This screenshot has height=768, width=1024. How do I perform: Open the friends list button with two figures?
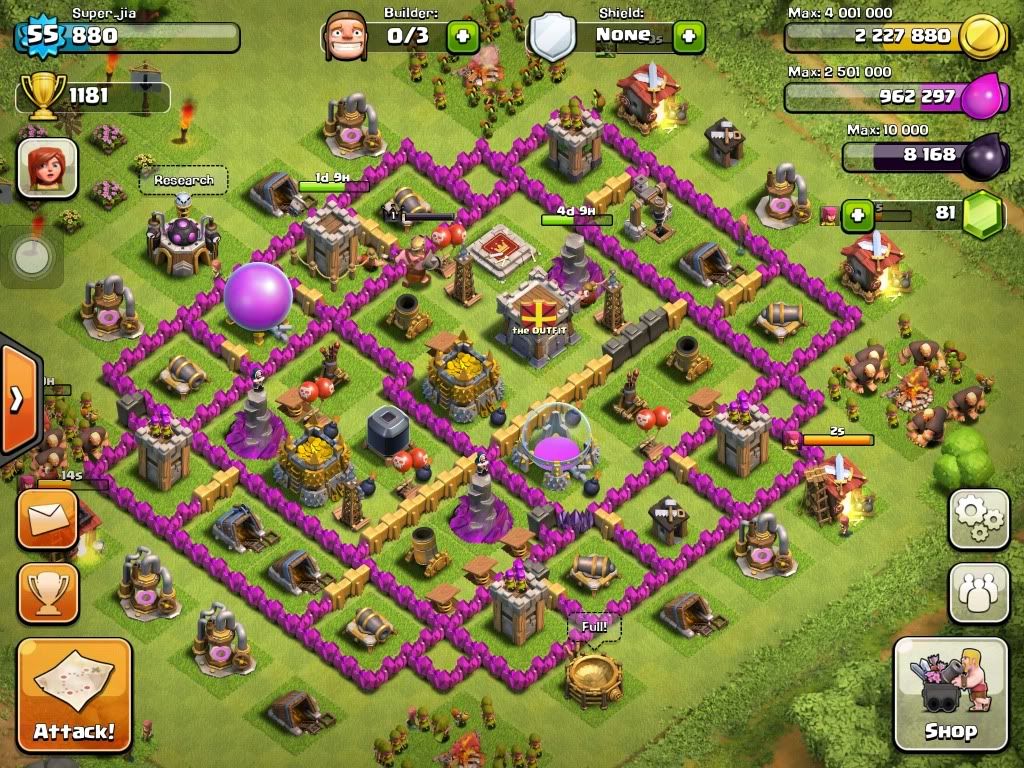click(x=979, y=592)
